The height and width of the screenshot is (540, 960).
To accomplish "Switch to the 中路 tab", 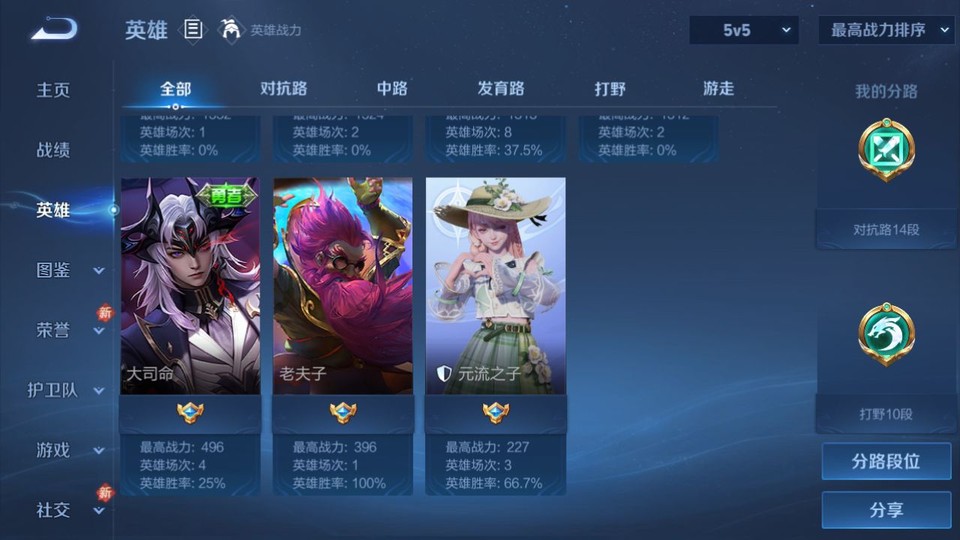I will (x=392, y=88).
